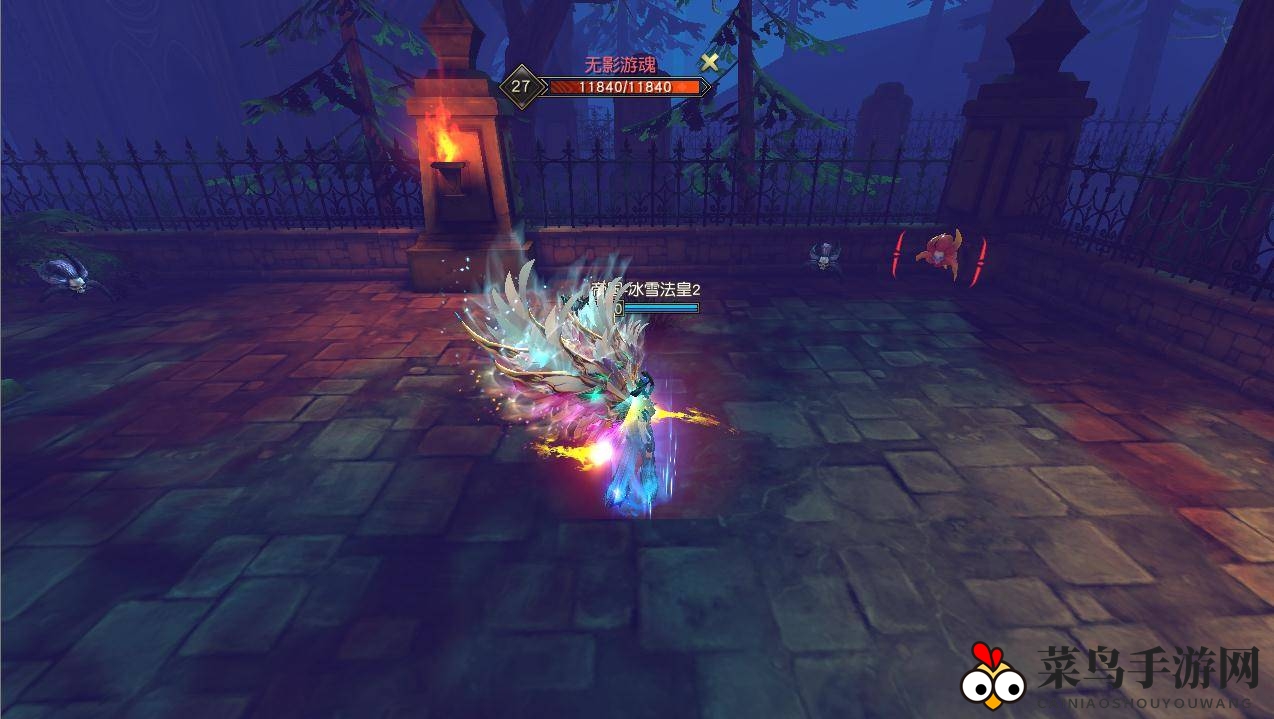Image resolution: width=1274 pixels, height=719 pixels.
Task: Close the target frame with the X
Action: [x=709, y=62]
